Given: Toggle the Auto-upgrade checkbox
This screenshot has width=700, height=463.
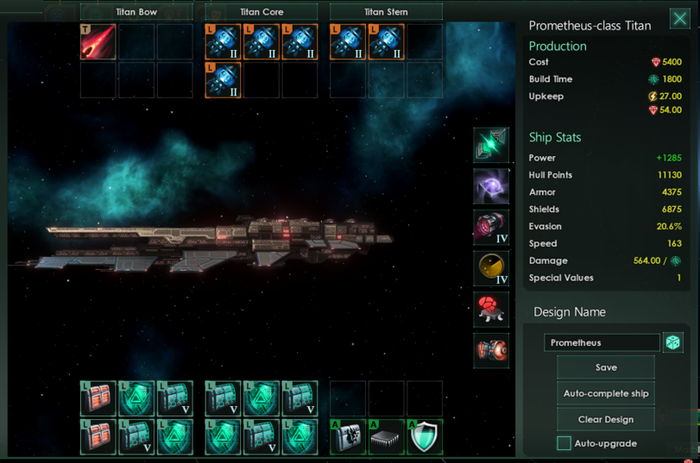Looking at the screenshot, I should click(565, 443).
